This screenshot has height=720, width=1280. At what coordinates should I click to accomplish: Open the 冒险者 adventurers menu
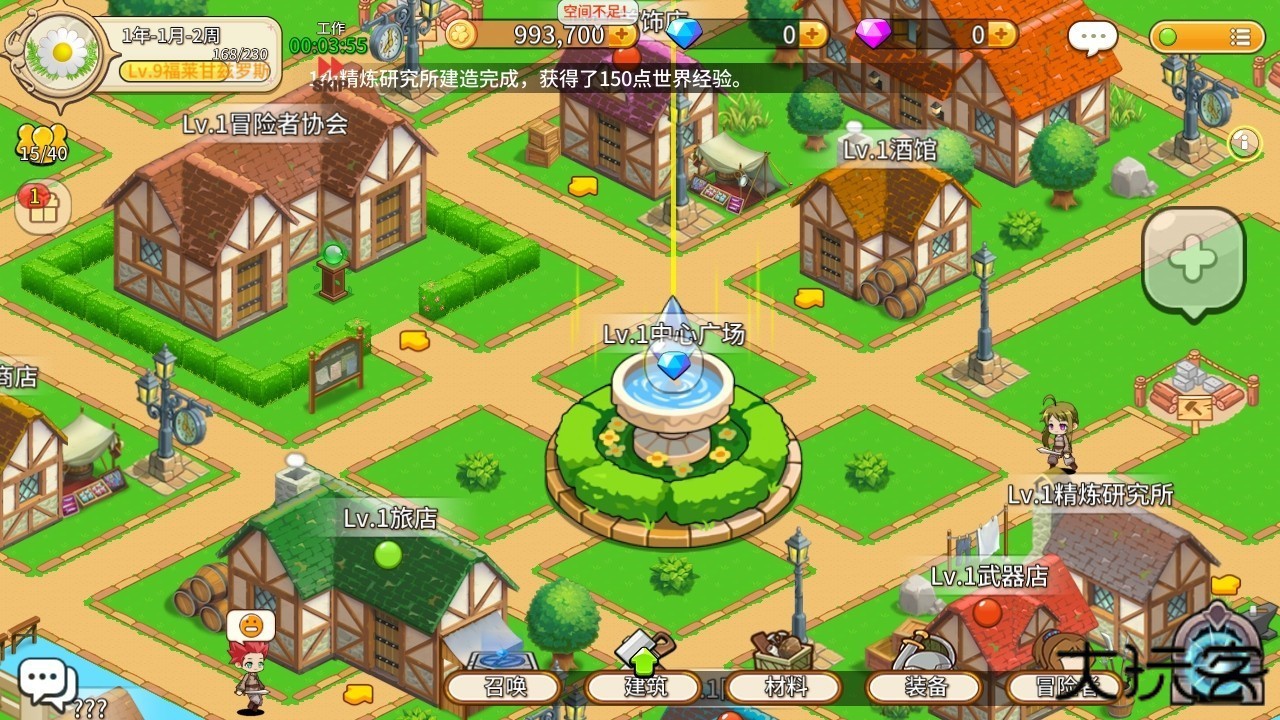click(1065, 687)
